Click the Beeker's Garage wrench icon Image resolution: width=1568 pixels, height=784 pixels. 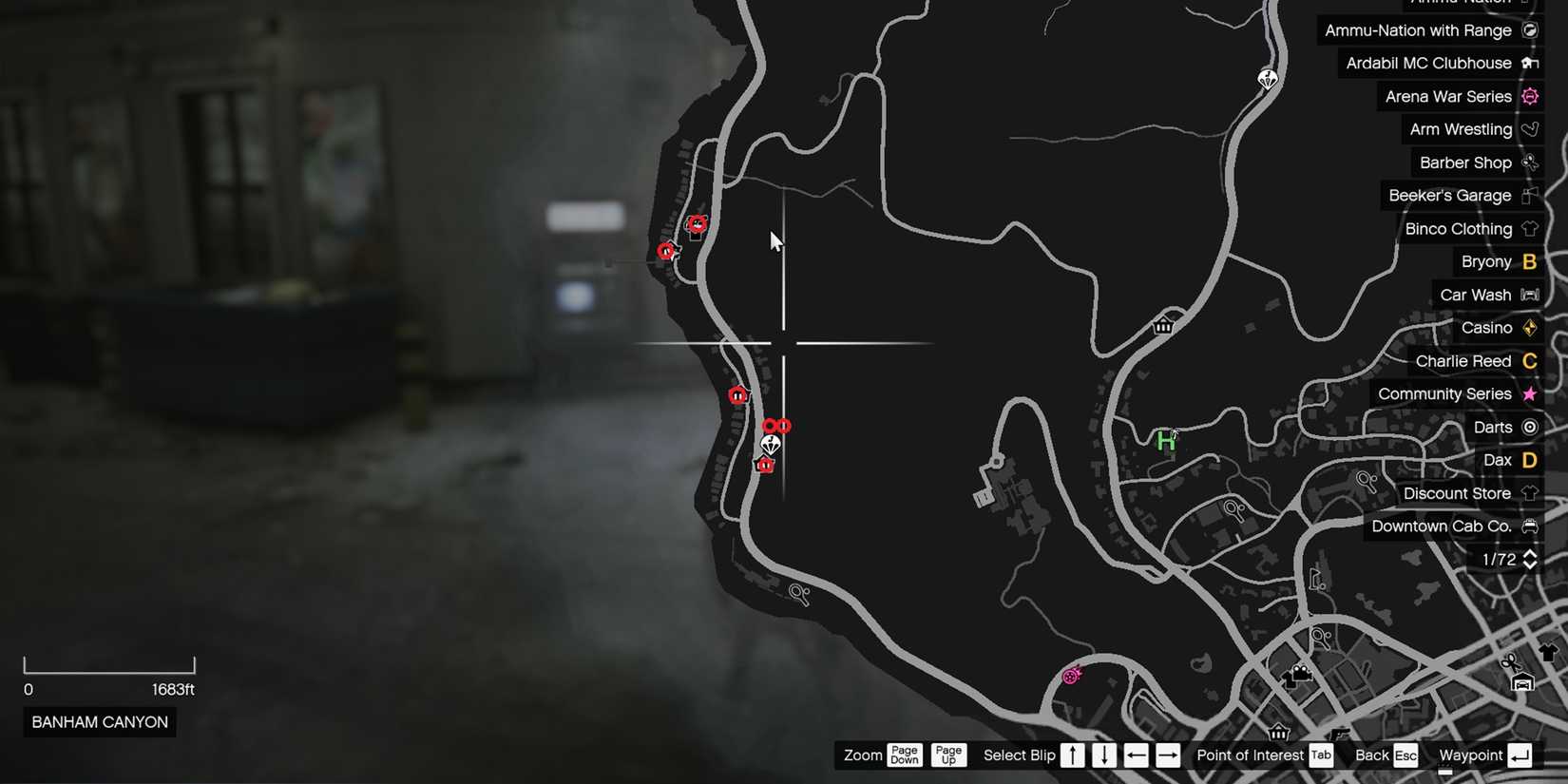tap(1530, 195)
